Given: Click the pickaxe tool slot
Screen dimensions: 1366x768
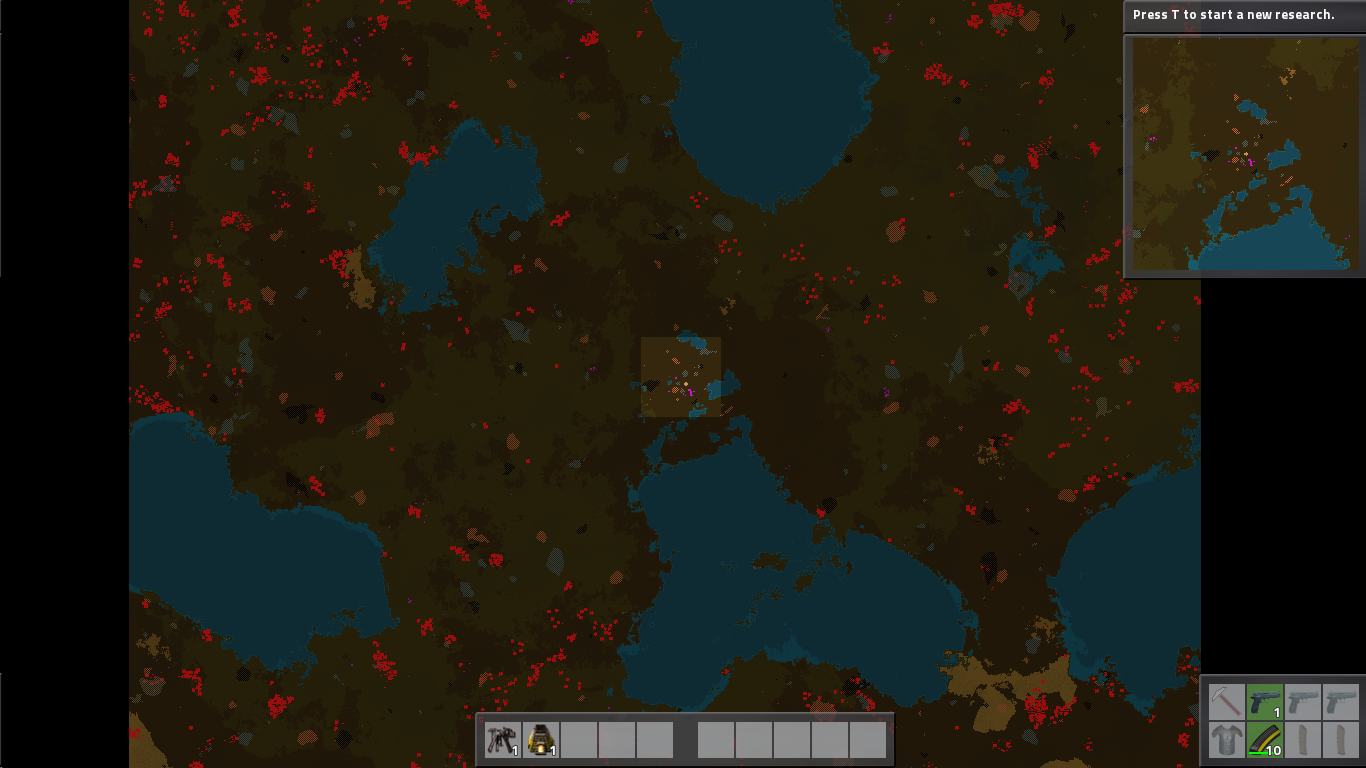Looking at the screenshot, I should coord(1226,702).
